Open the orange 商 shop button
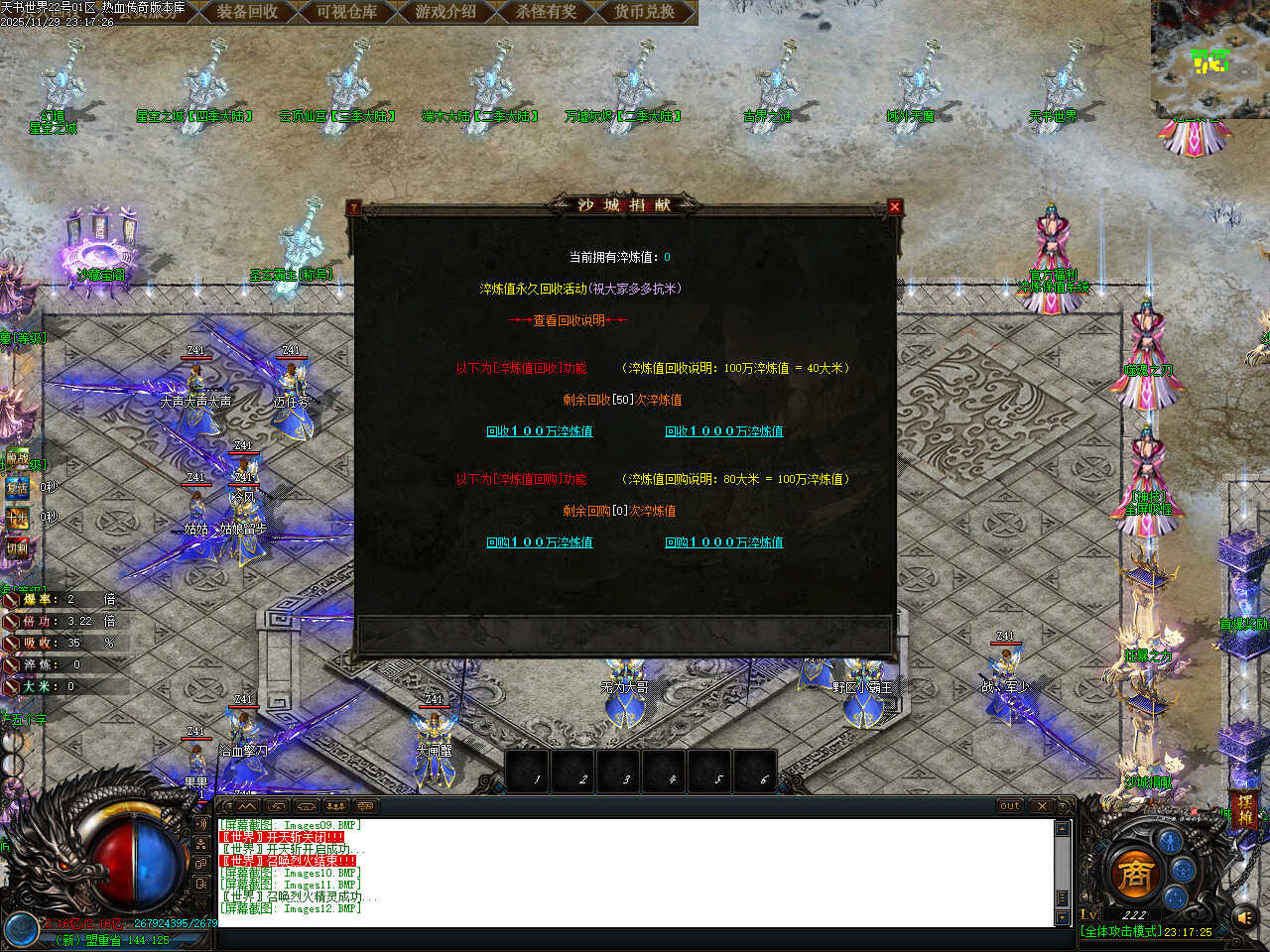 [x=1132, y=874]
